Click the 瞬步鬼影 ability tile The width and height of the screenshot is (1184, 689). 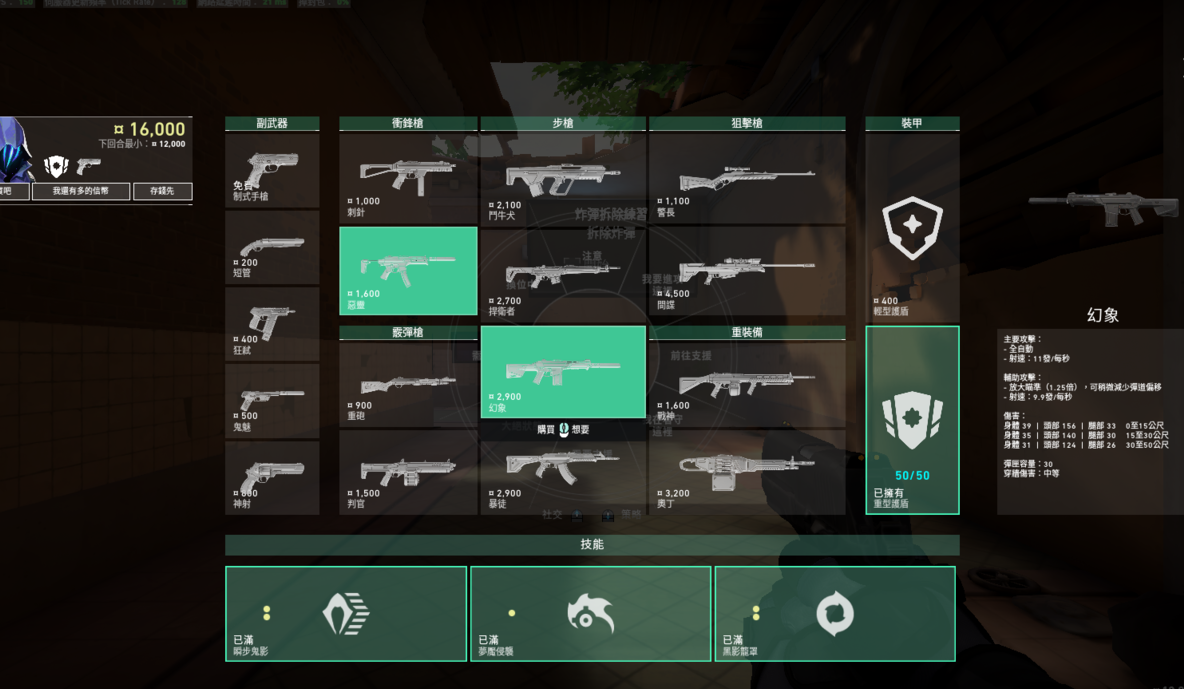click(346, 613)
